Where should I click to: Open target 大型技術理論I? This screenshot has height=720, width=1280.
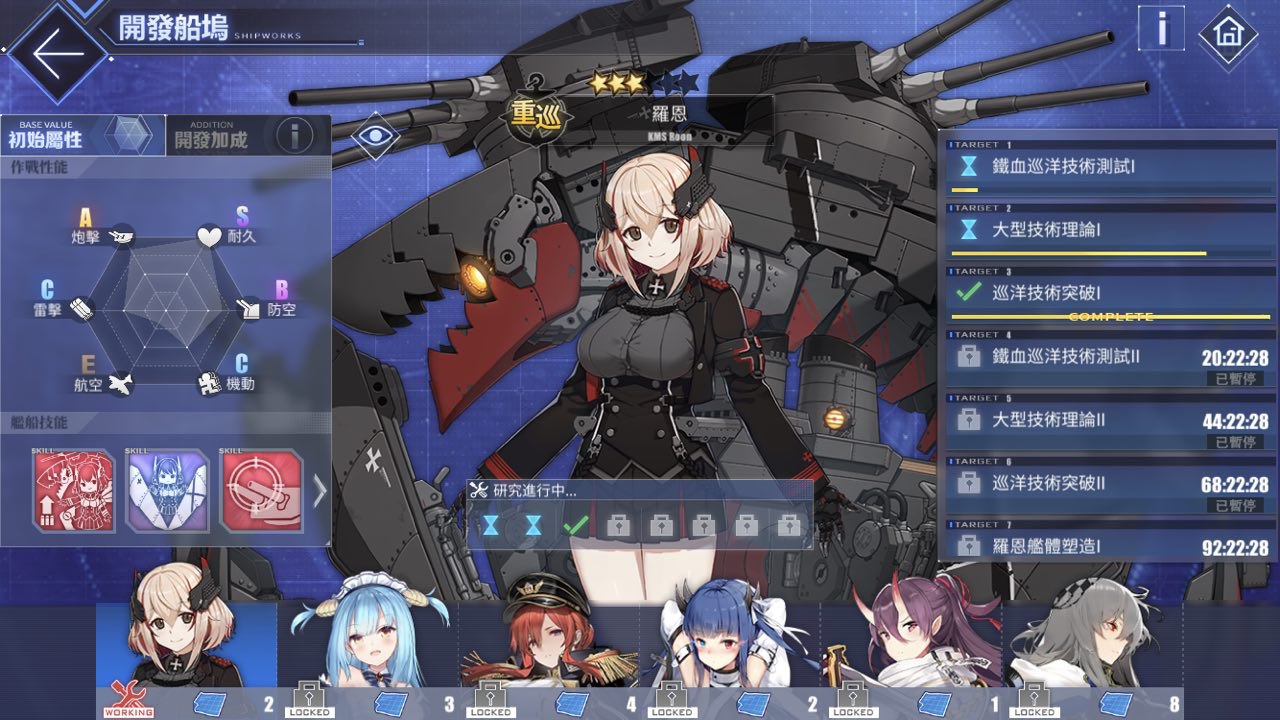(x=1110, y=231)
